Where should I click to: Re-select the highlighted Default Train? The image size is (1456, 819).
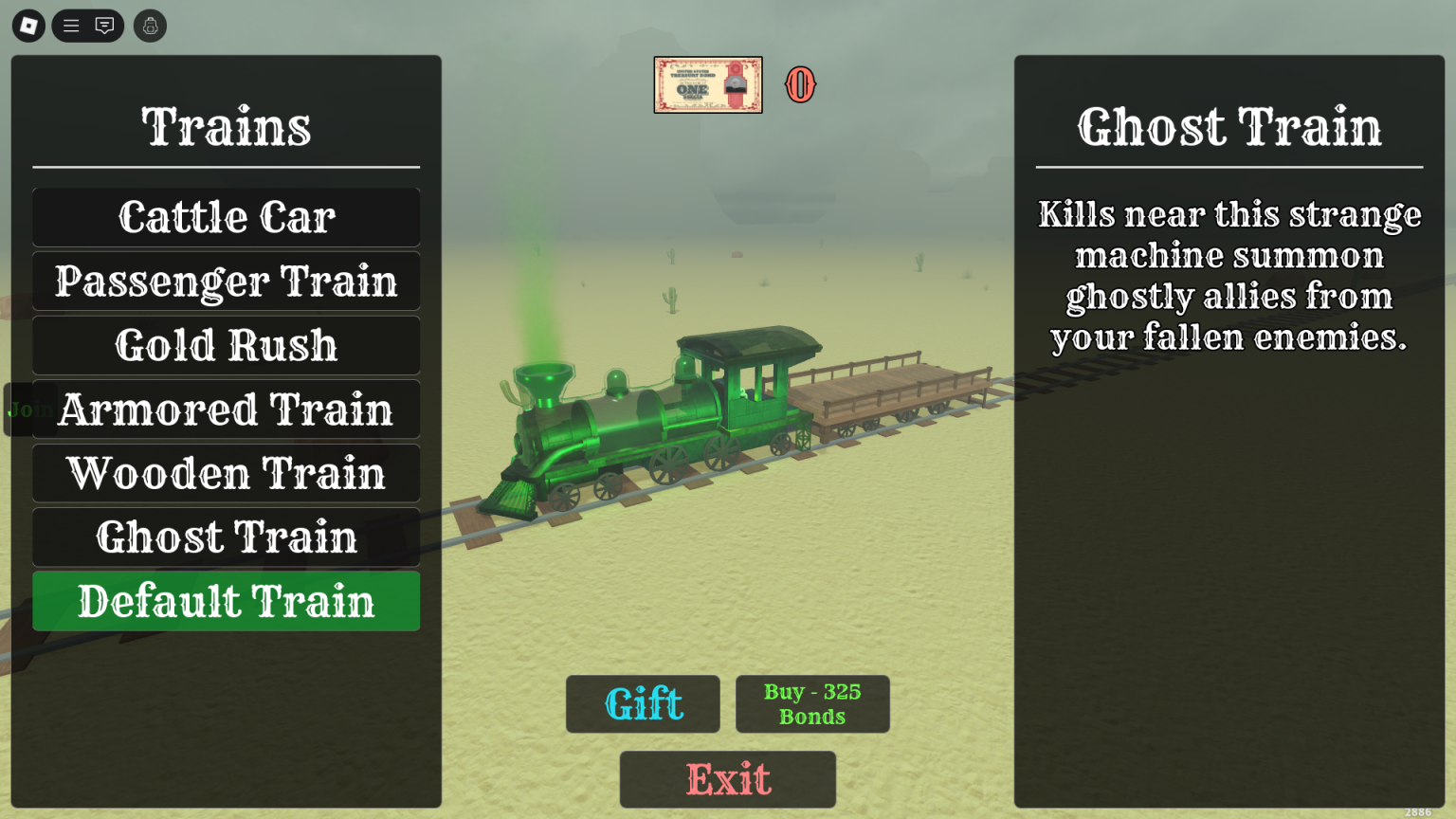[226, 600]
